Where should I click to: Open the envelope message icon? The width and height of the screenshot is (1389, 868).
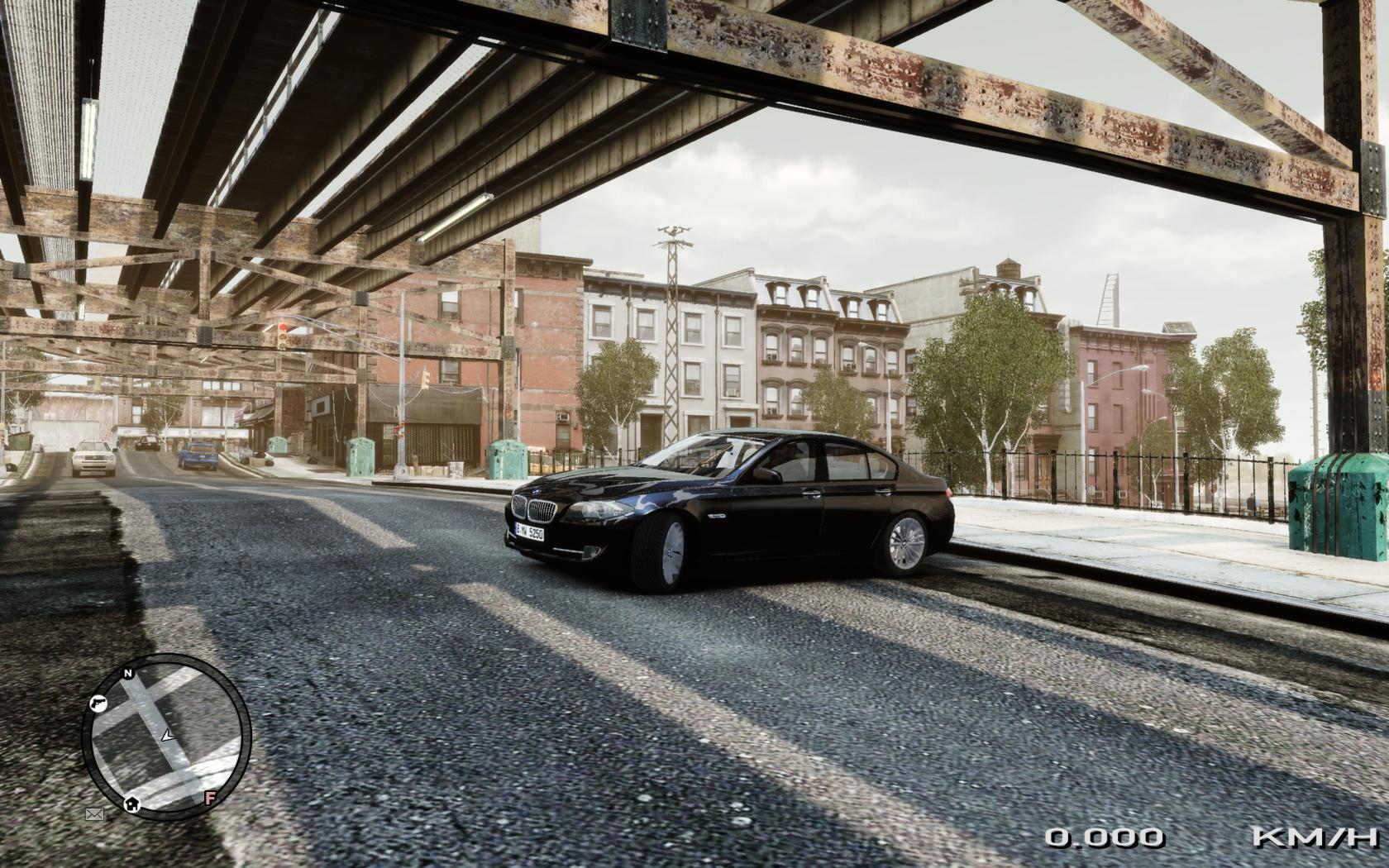(94, 814)
